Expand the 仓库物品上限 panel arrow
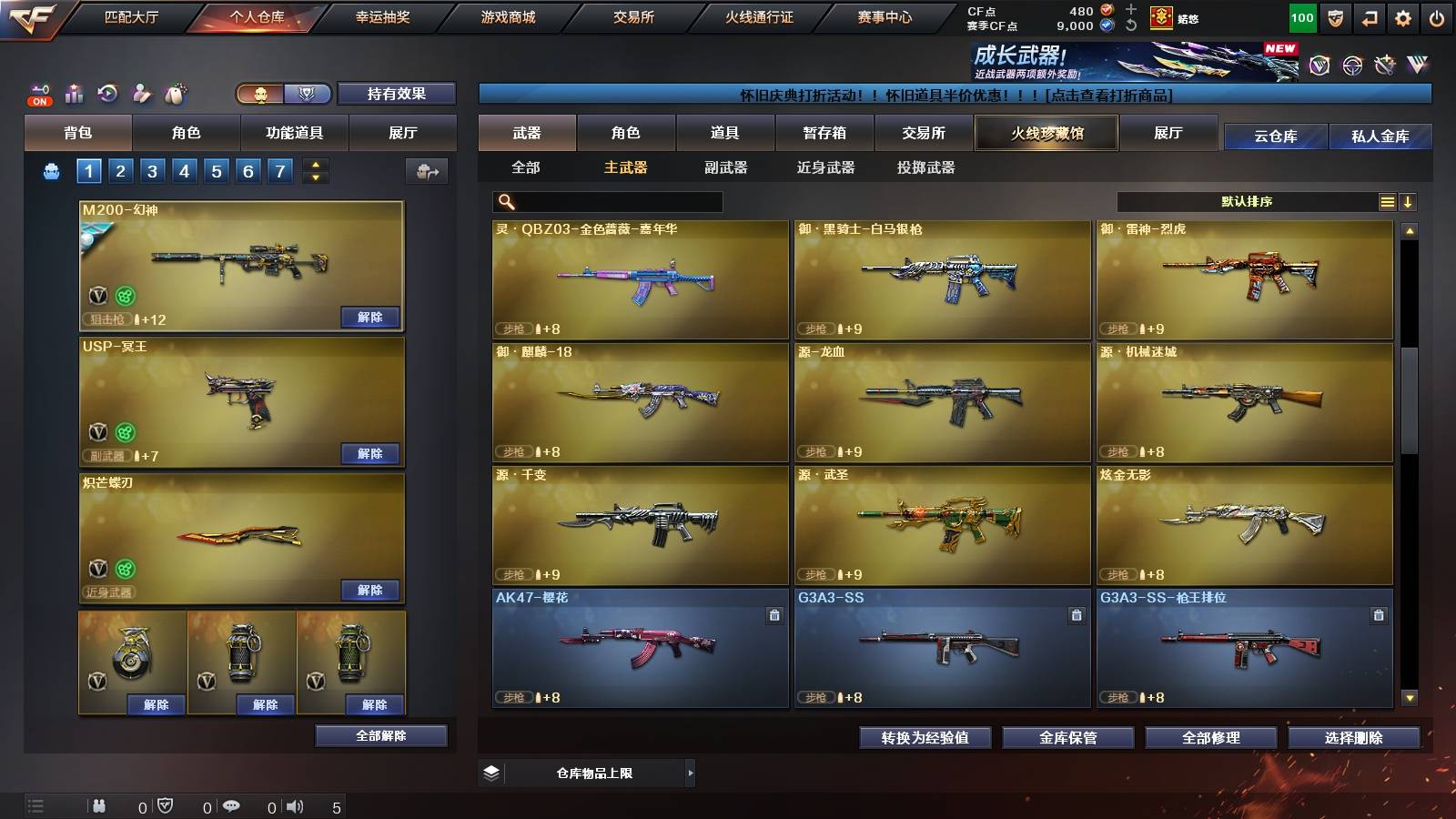Image resolution: width=1456 pixels, height=819 pixels. [x=692, y=773]
